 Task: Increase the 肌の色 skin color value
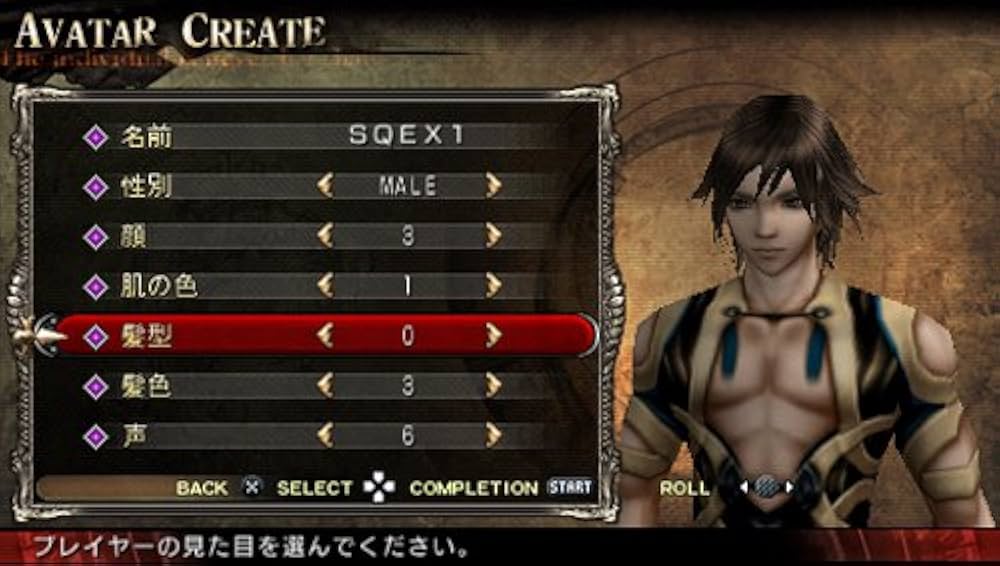[x=492, y=286]
